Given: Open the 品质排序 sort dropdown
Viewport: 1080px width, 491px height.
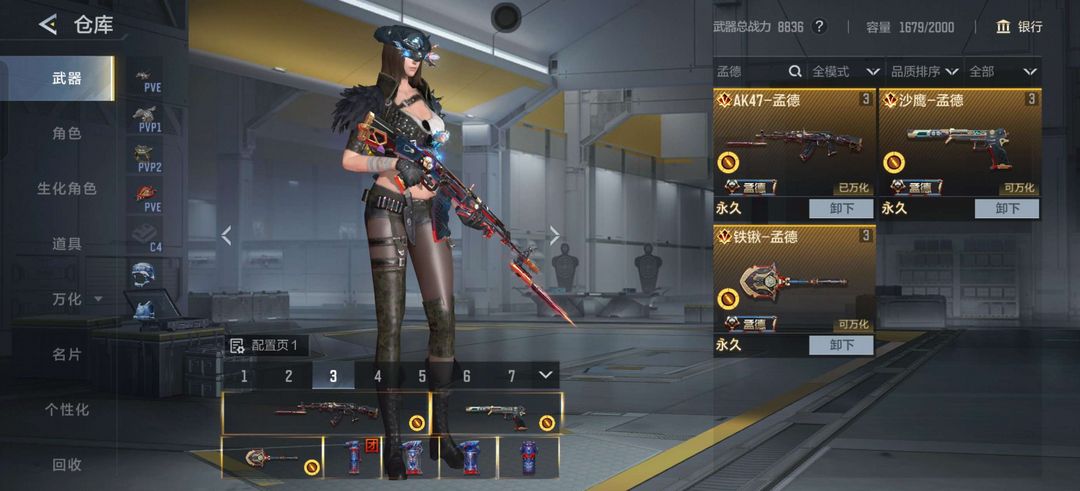Looking at the screenshot, I should 924,72.
